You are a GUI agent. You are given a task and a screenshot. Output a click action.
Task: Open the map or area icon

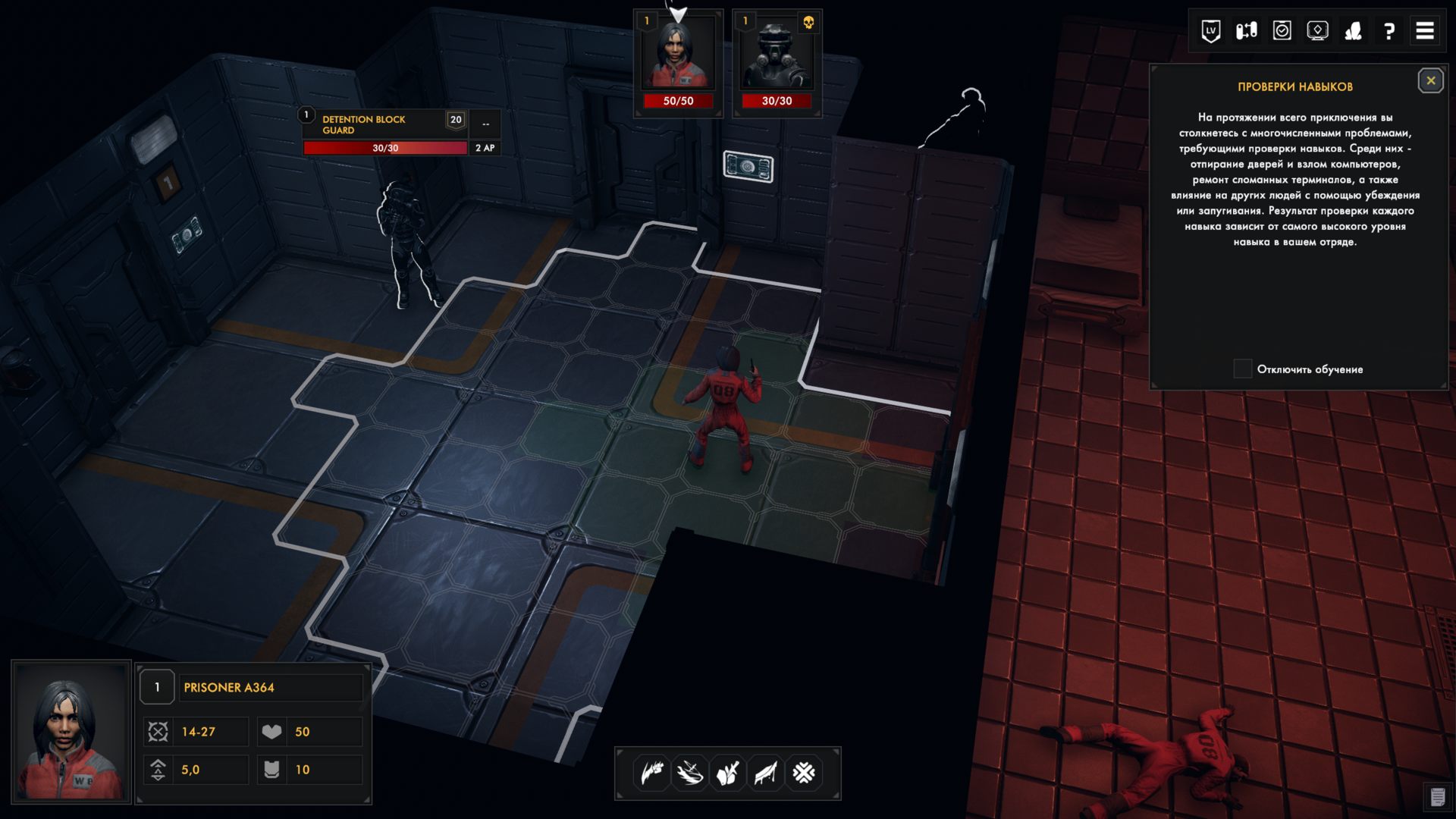point(1354,32)
